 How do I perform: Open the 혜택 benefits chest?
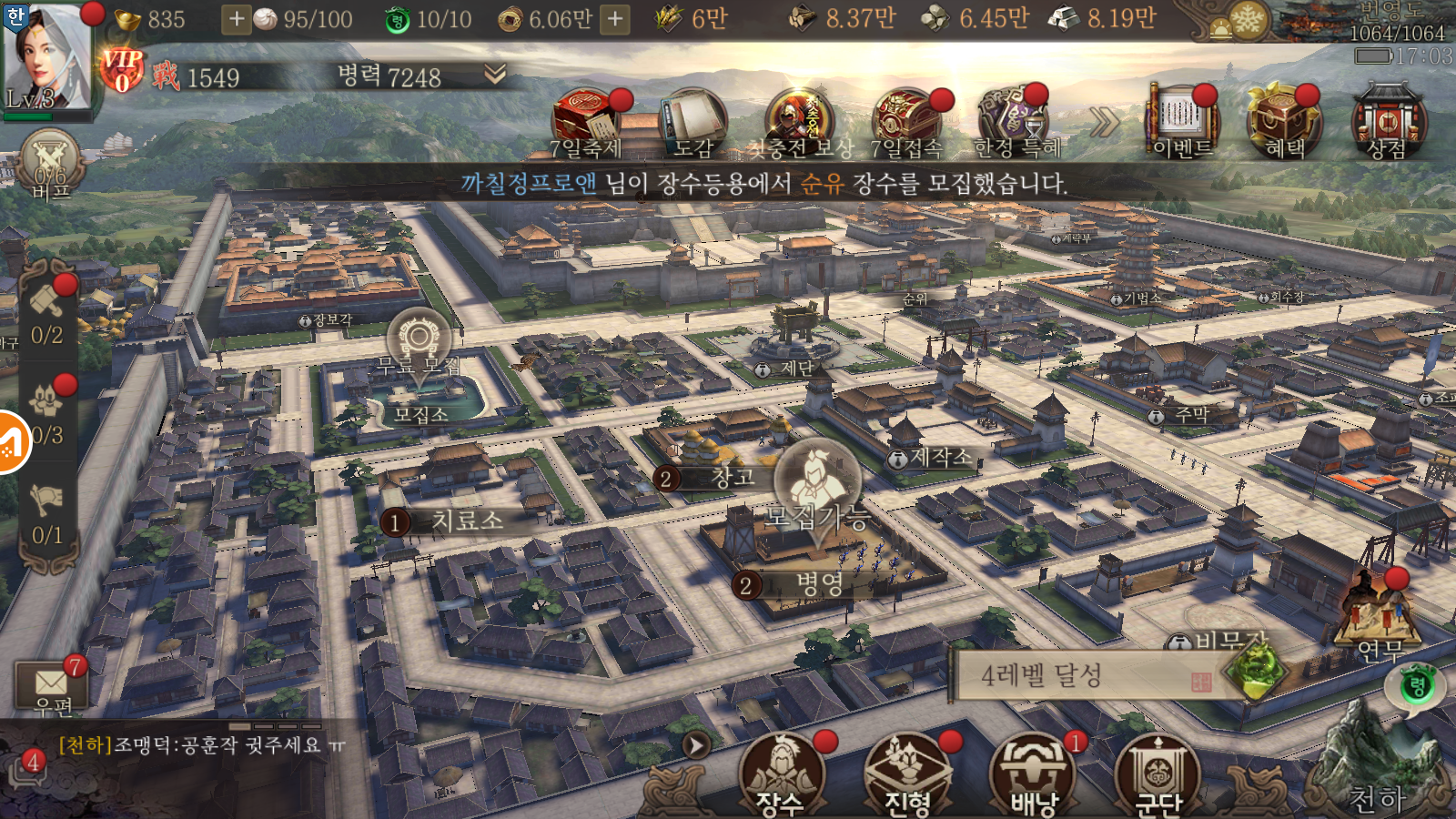[1284, 124]
